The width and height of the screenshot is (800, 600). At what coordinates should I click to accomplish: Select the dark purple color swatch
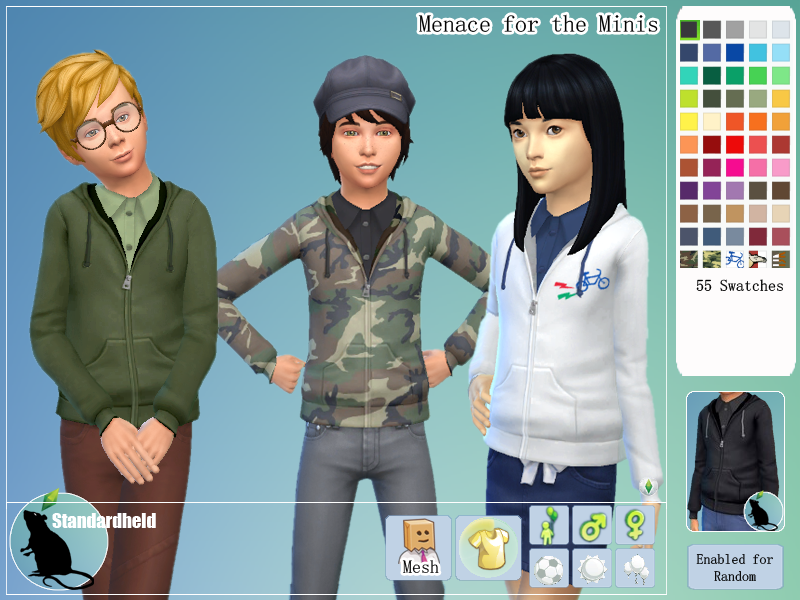coord(689,190)
